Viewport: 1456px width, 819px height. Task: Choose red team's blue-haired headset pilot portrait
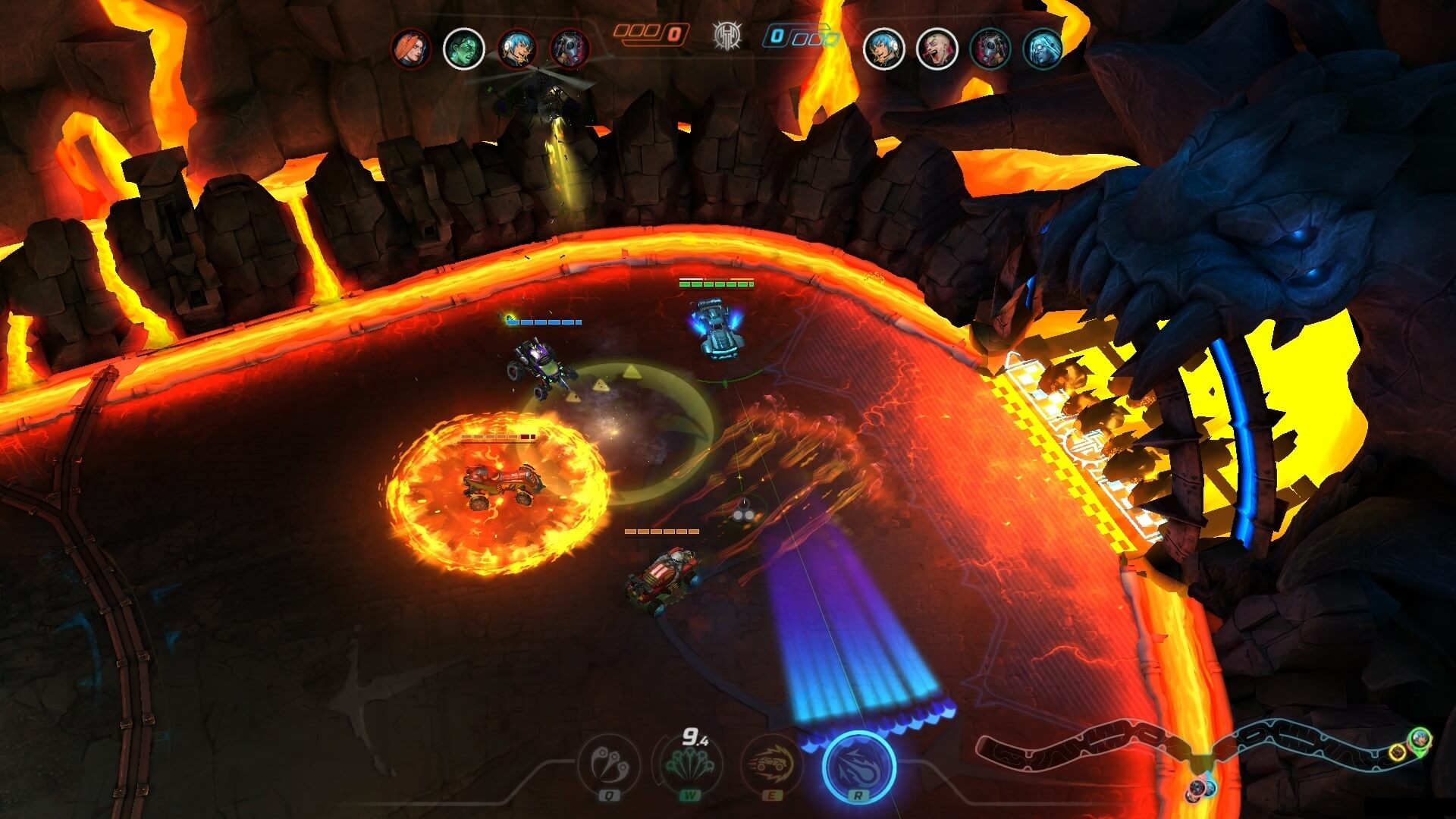coord(517,49)
